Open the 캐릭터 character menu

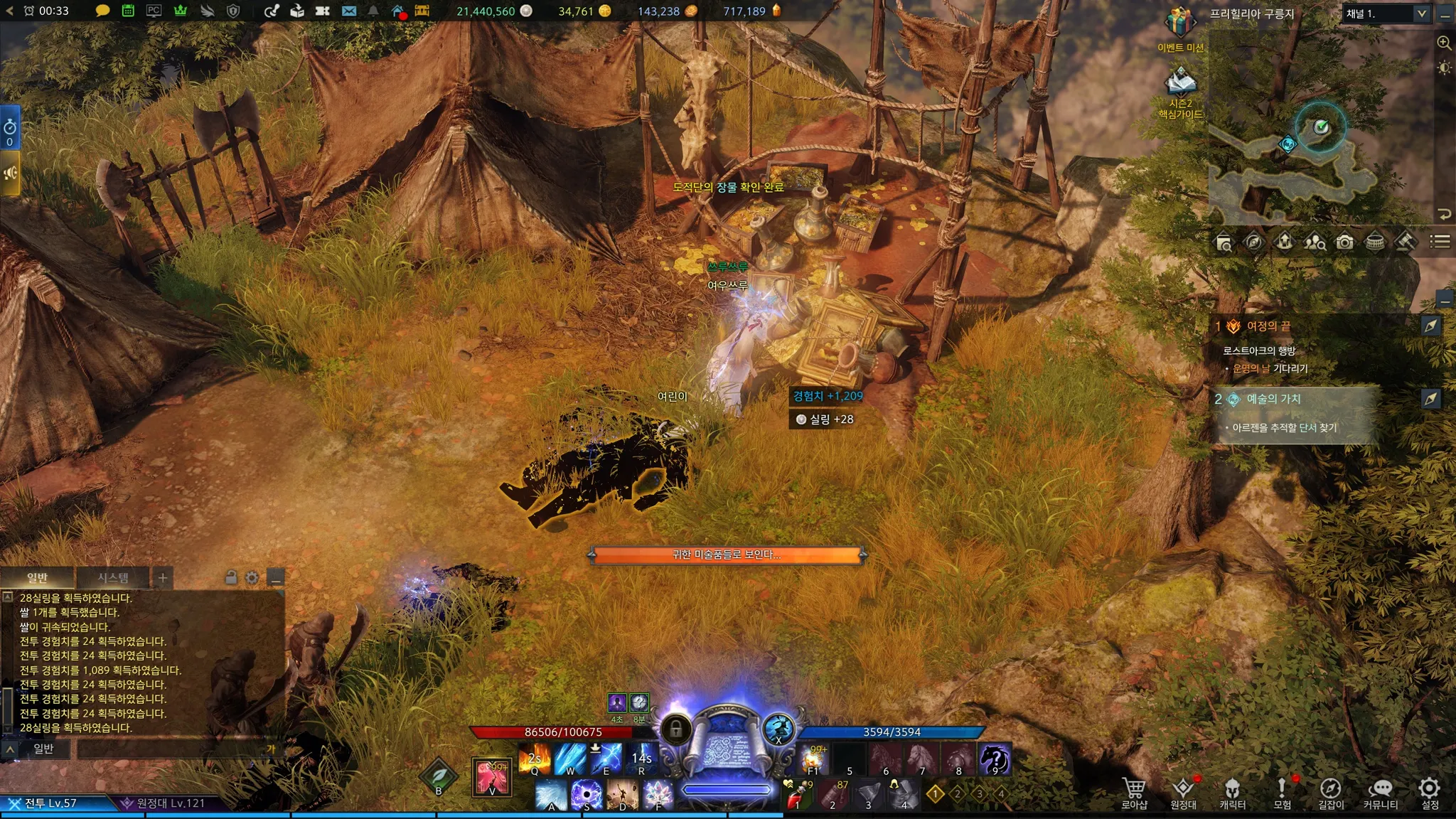pos(1232,792)
